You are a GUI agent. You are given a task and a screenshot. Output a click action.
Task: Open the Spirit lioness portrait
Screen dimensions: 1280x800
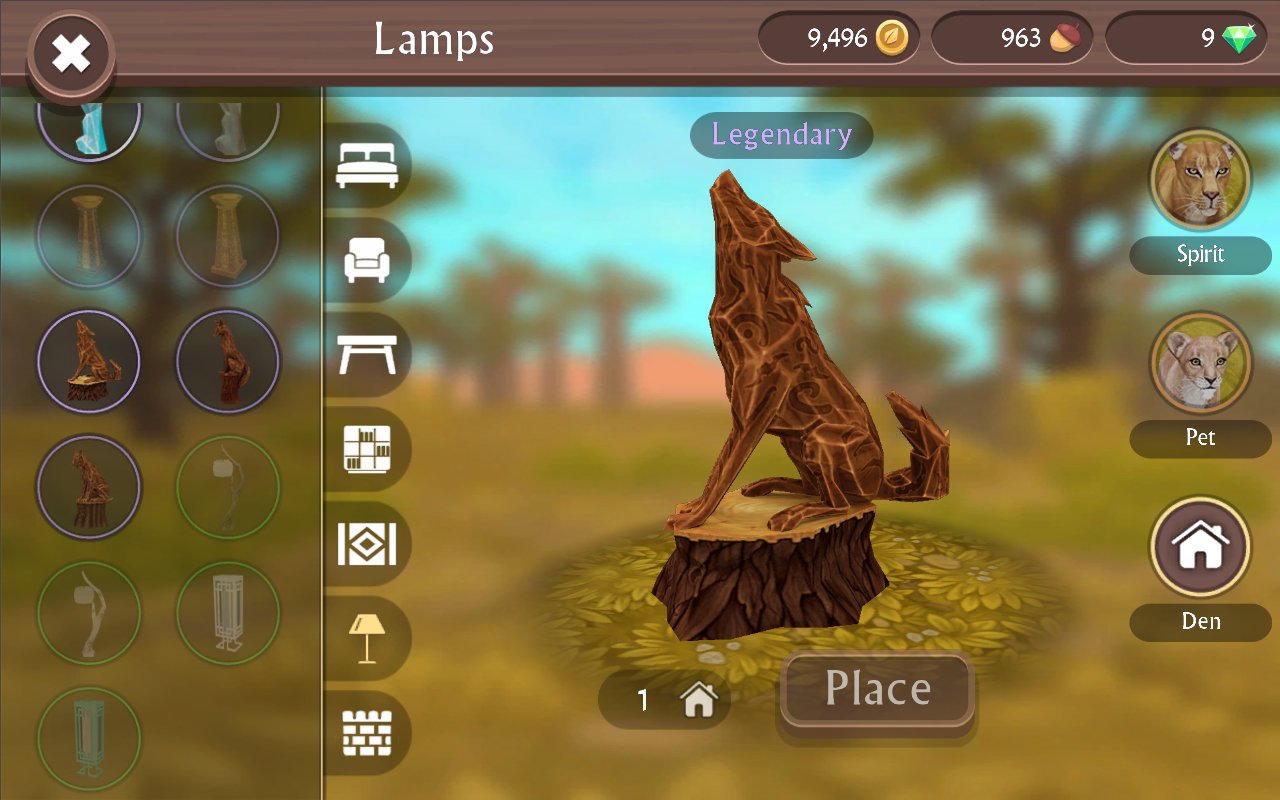point(1200,181)
